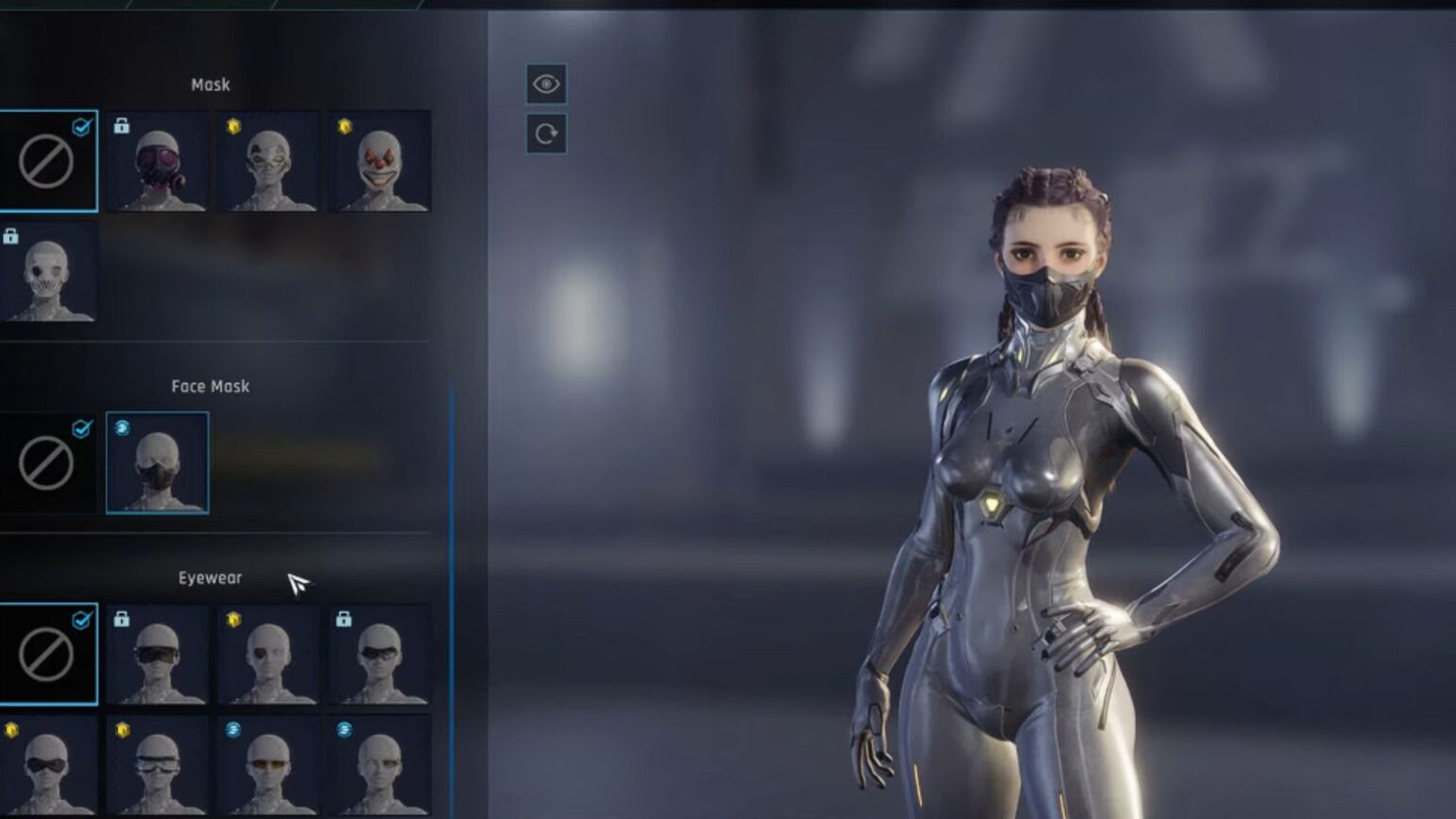
Task: Select None for the Face Mask slot
Action: click(x=49, y=464)
